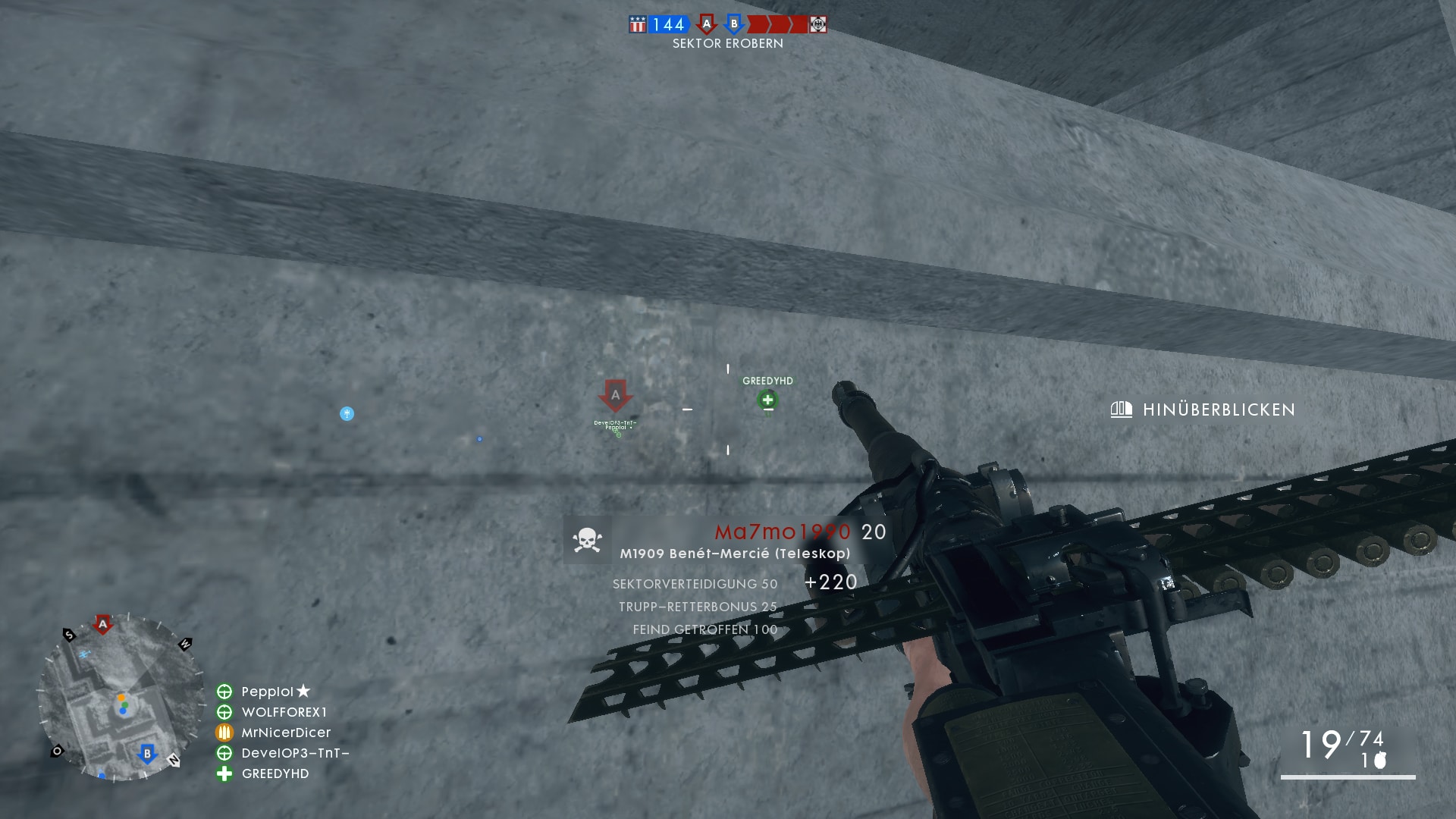The width and height of the screenshot is (1456, 819).
Task: Click GREEDYHD medic marker near crosshair
Action: (x=767, y=400)
